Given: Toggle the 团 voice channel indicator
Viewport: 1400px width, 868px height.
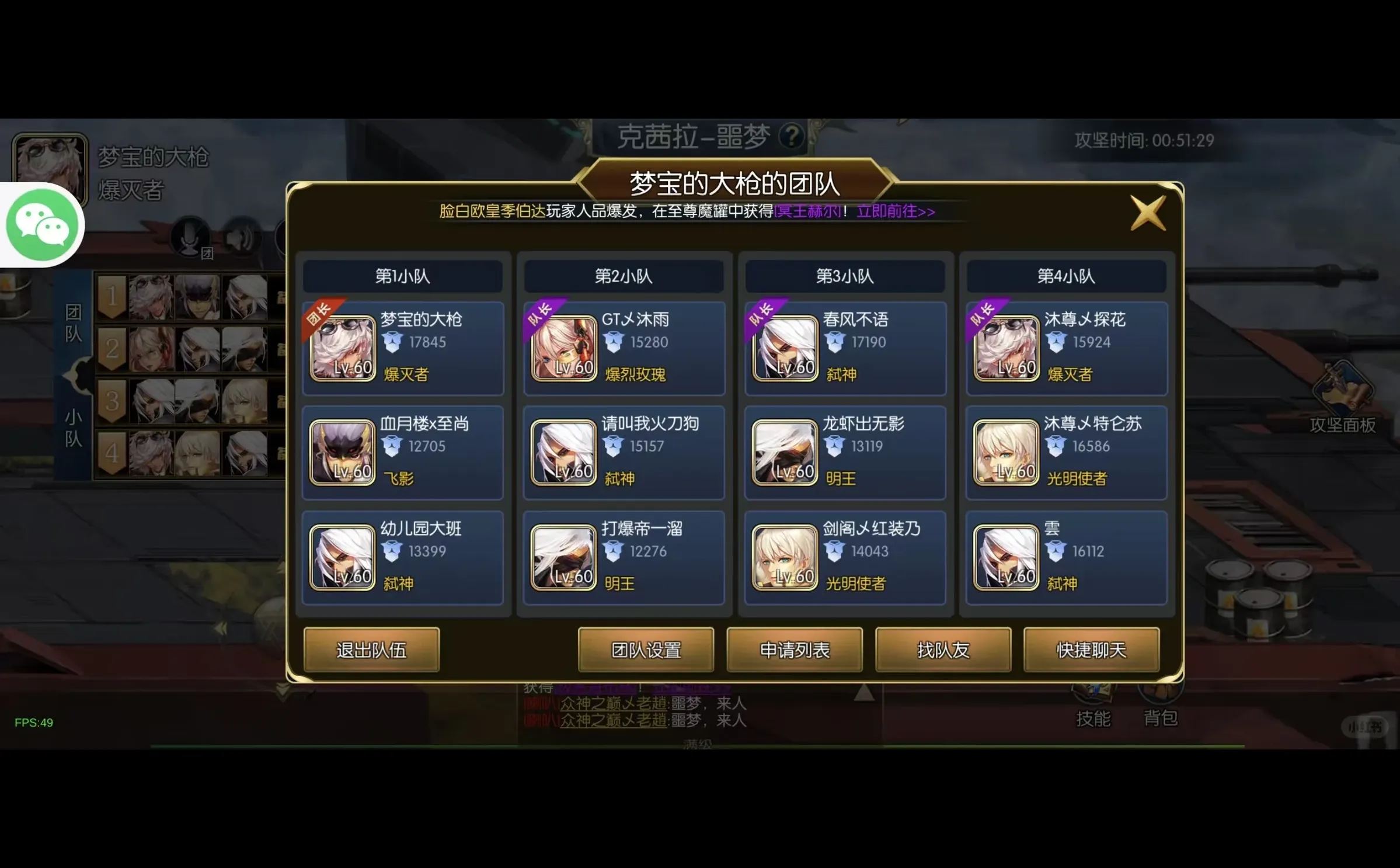Looking at the screenshot, I should [207, 252].
